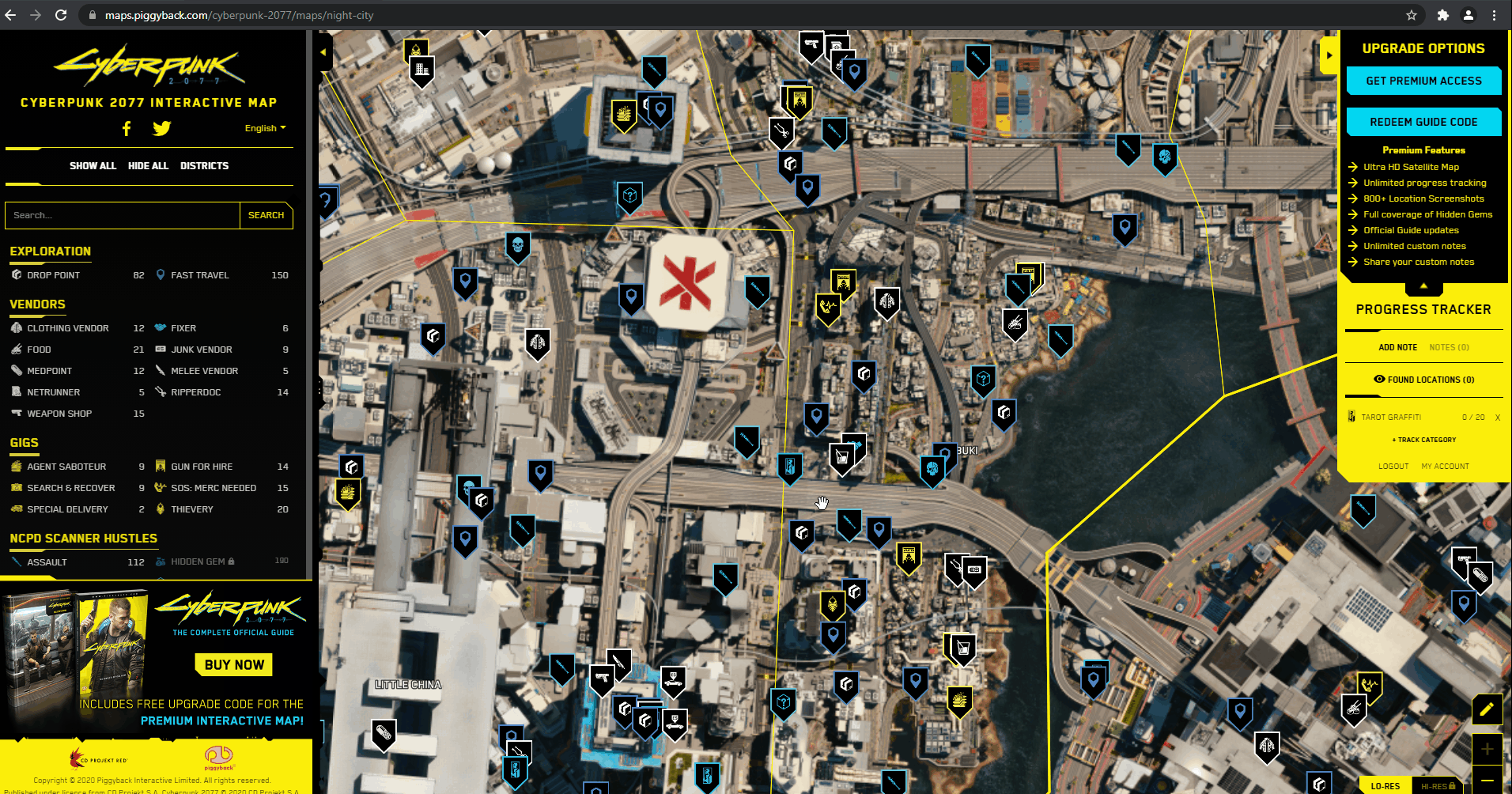Choose Track Category in the tracker
This screenshot has width=1512, height=794.
click(x=1424, y=440)
